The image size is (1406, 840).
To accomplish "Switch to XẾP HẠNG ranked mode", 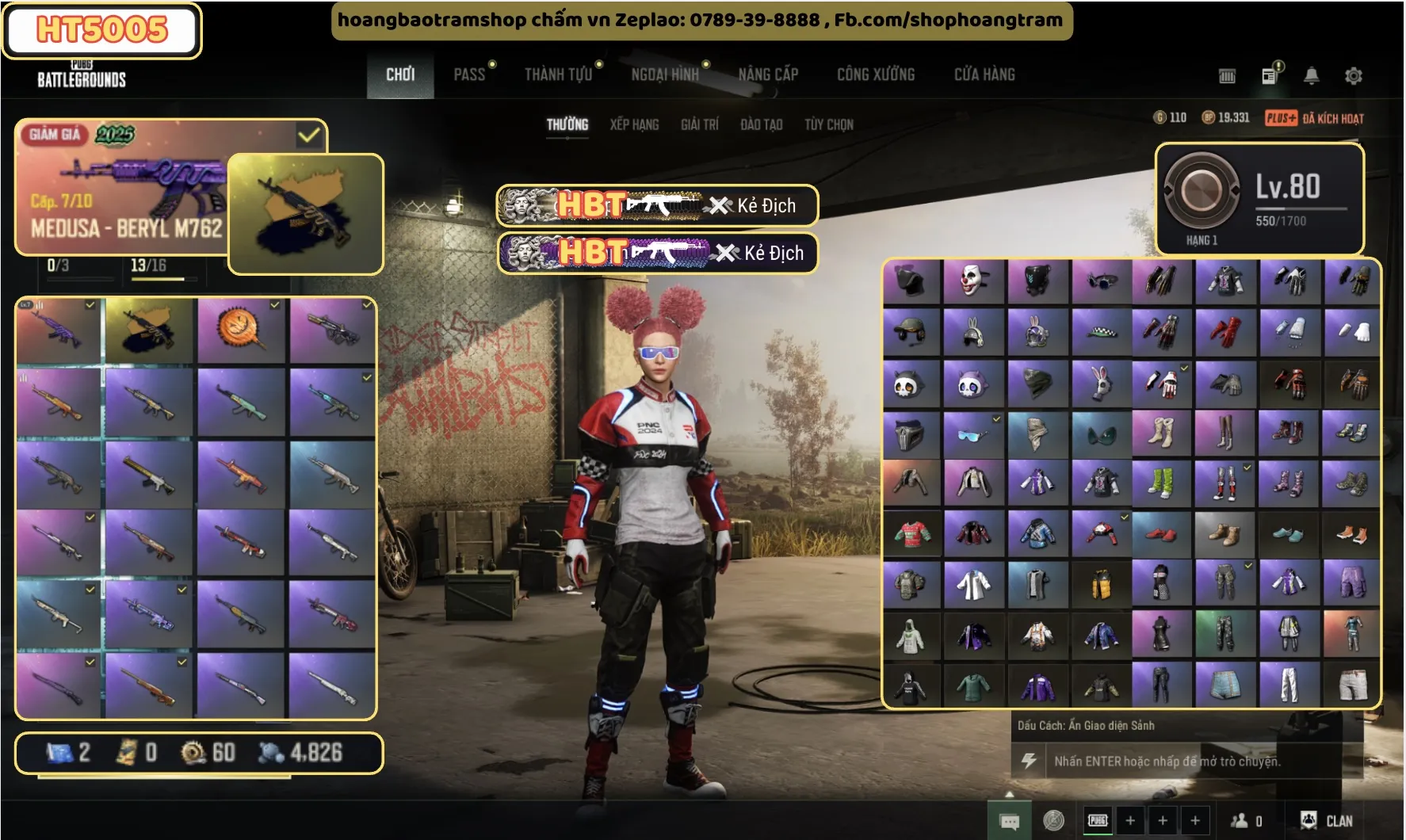I will tap(634, 125).
